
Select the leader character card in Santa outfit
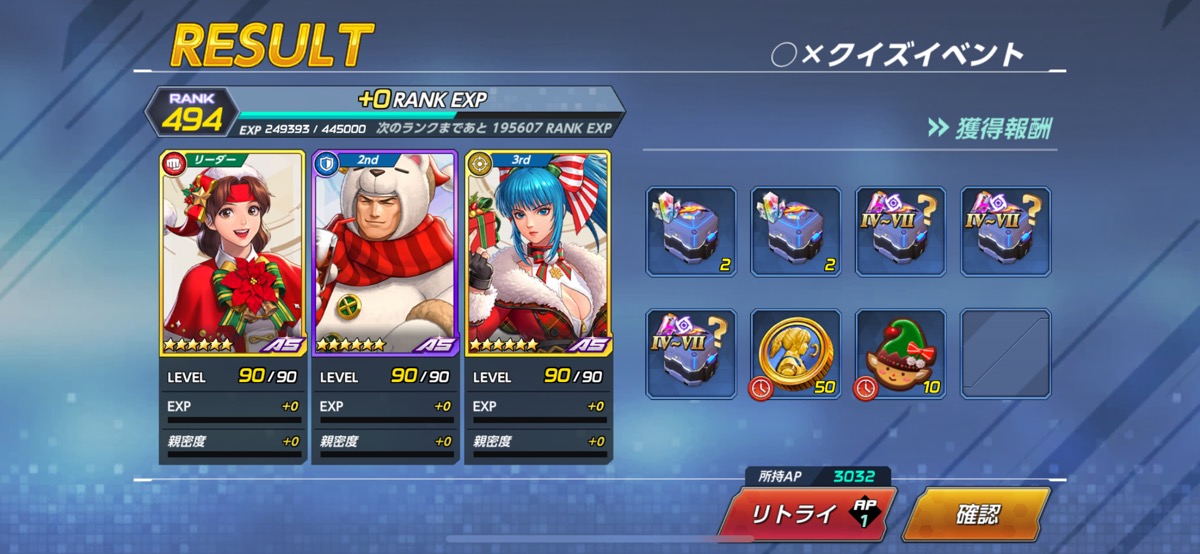click(x=232, y=255)
